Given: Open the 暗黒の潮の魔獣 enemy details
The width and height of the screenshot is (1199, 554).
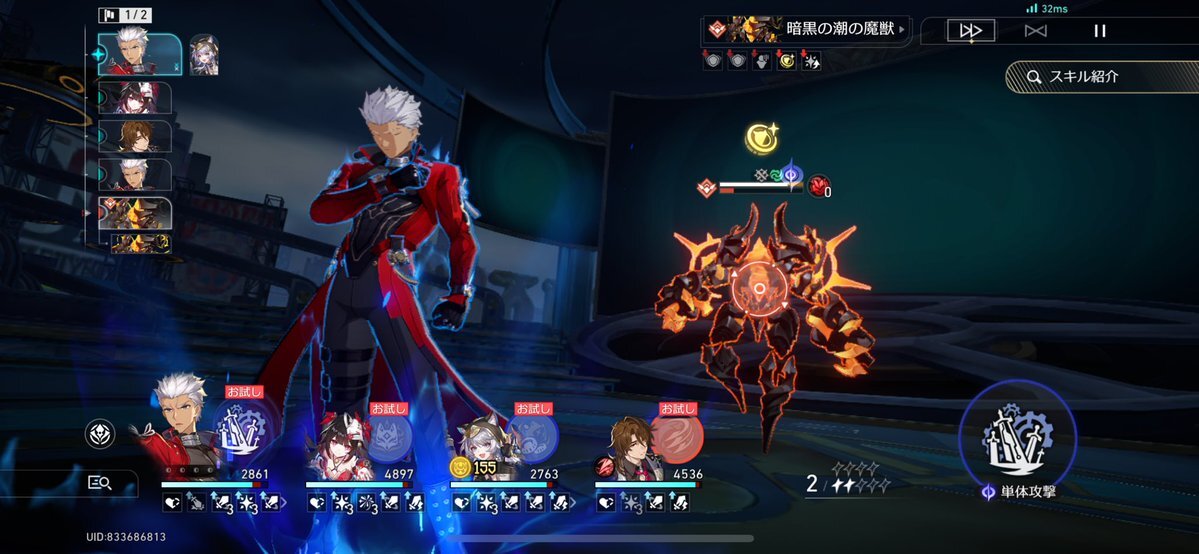Looking at the screenshot, I should tap(807, 29).
